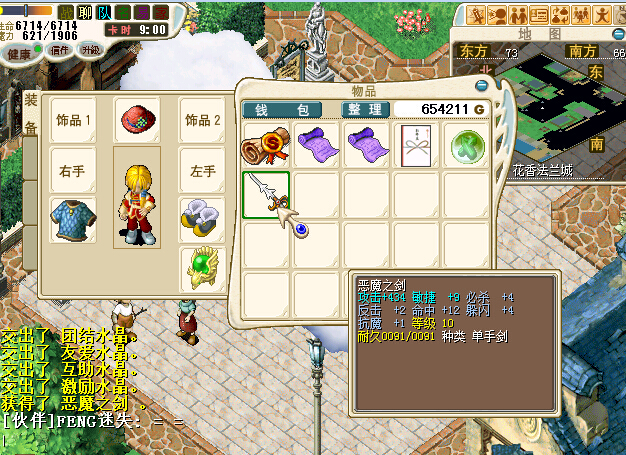Open the 信件 mail button
This screenshot has width=626, height=455.
pos(60,50)
